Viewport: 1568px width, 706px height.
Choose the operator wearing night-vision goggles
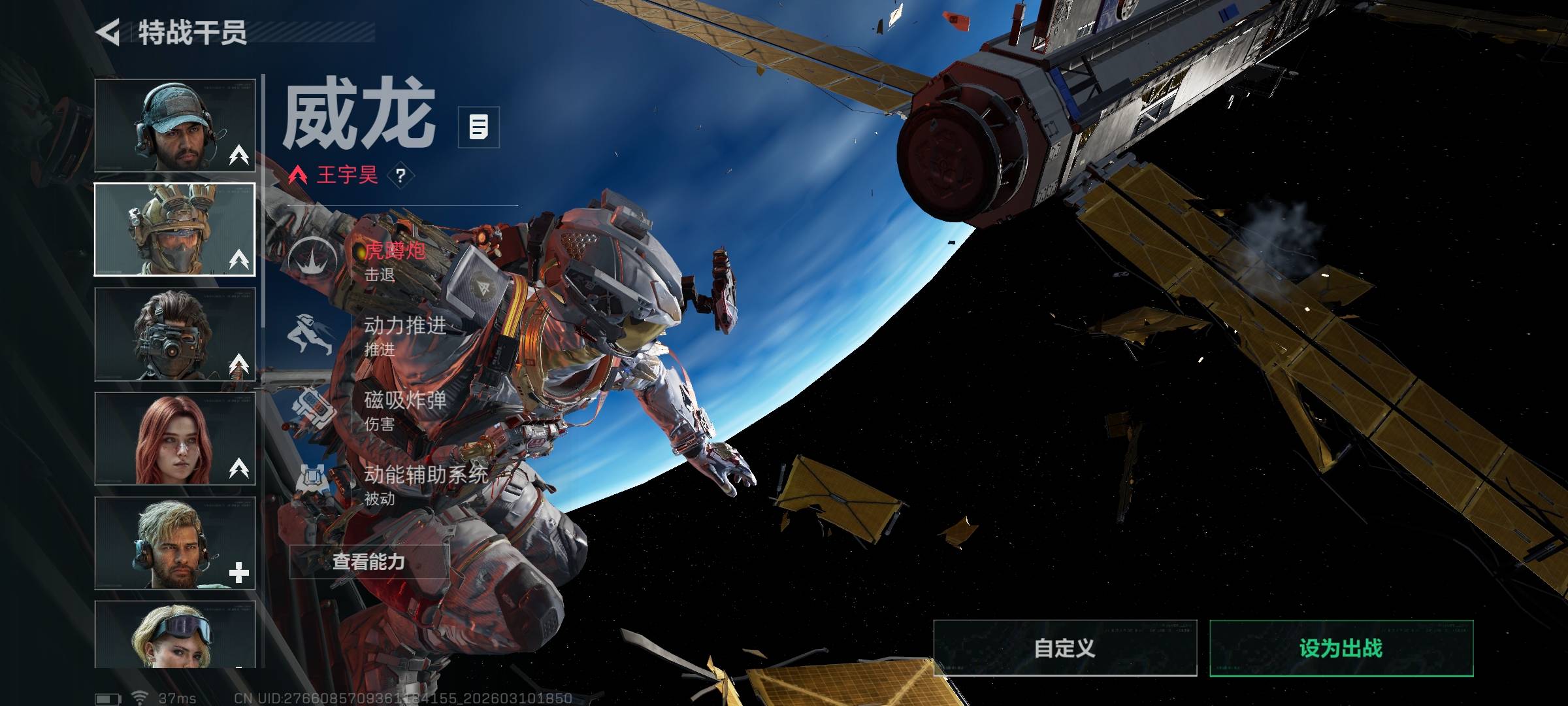(x=174, y=334)
